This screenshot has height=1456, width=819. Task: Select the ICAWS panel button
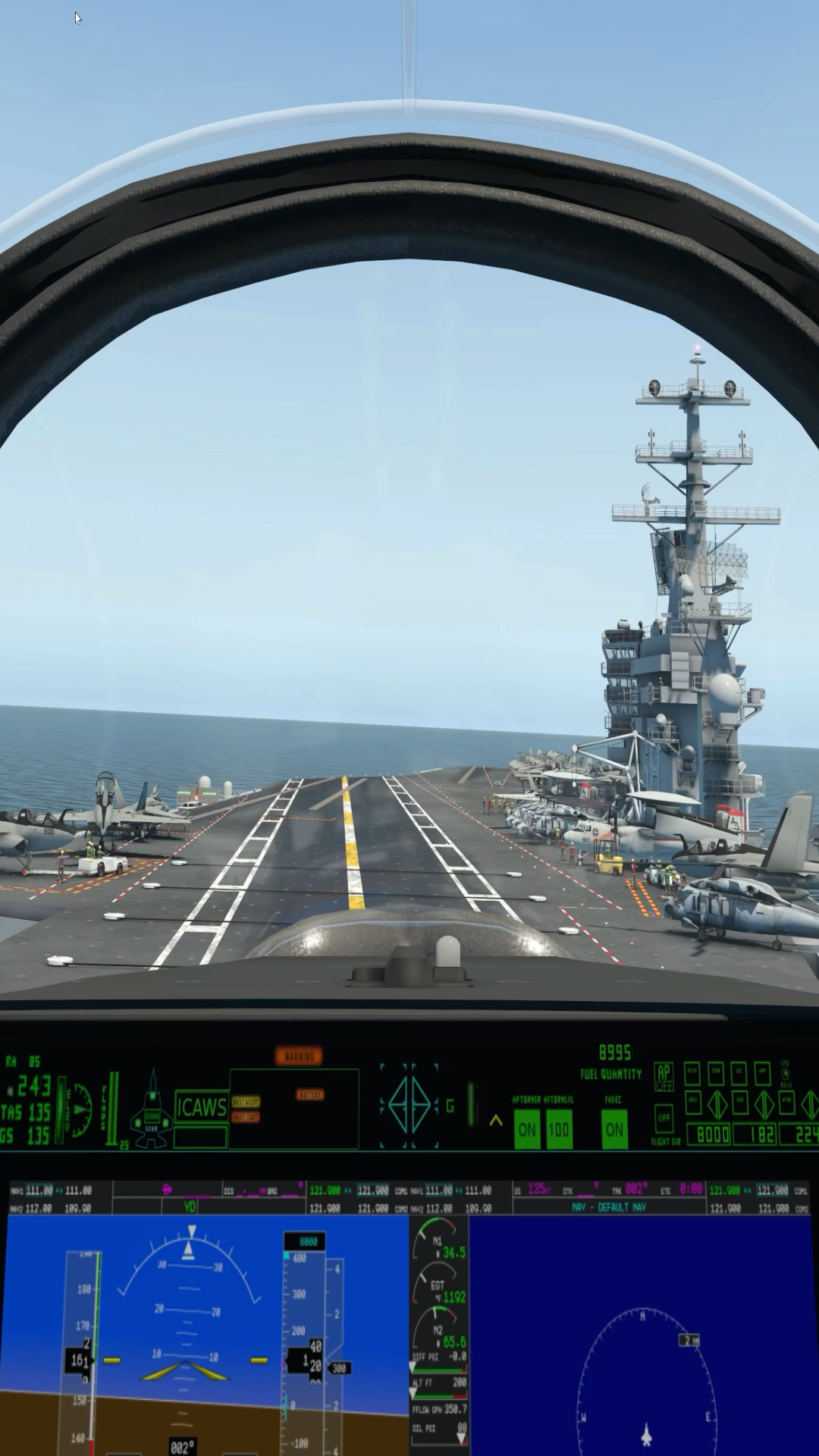pos(201,1107)
